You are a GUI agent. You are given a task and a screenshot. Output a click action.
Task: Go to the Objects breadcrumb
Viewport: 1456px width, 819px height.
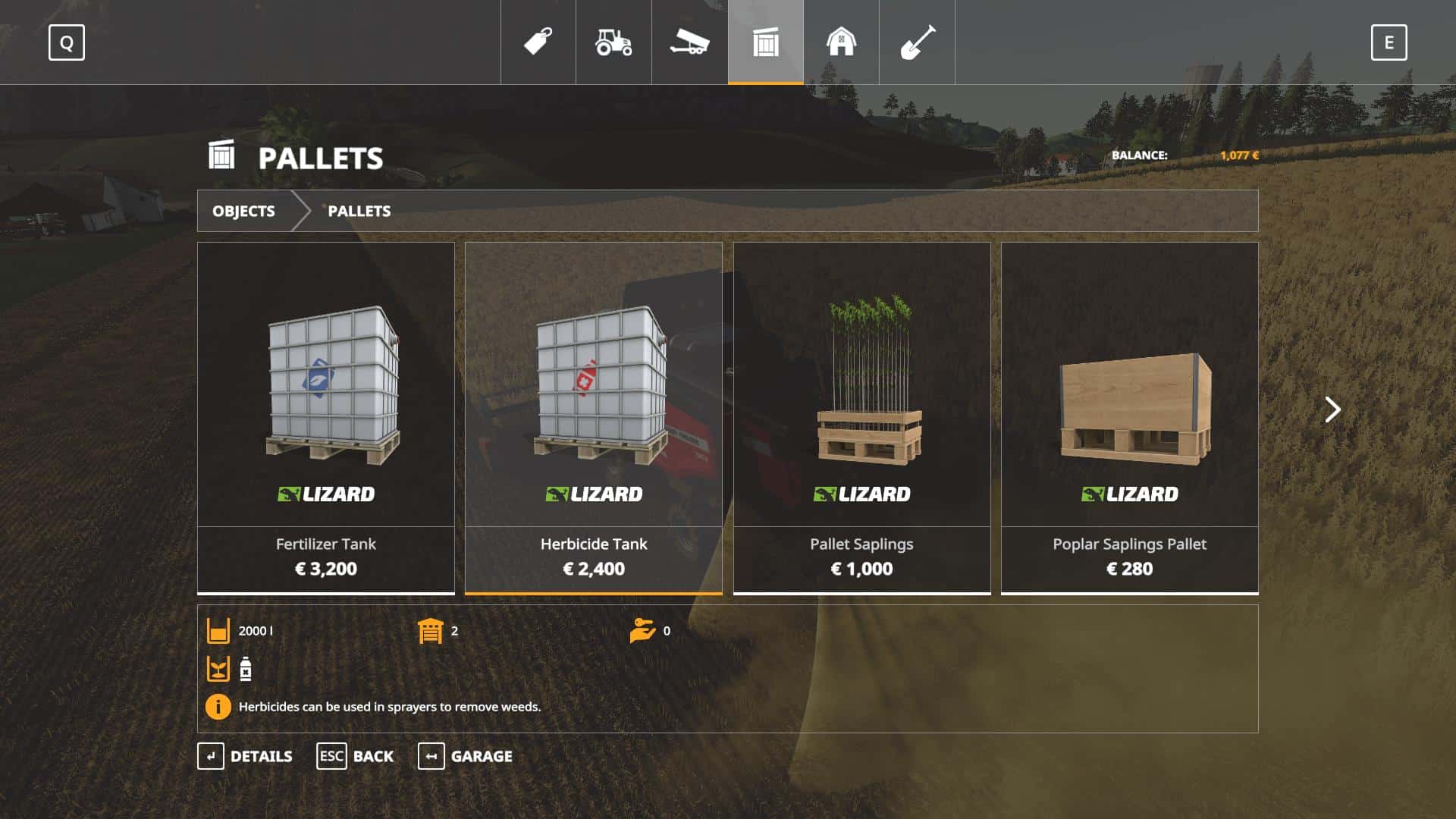[243, 211]
